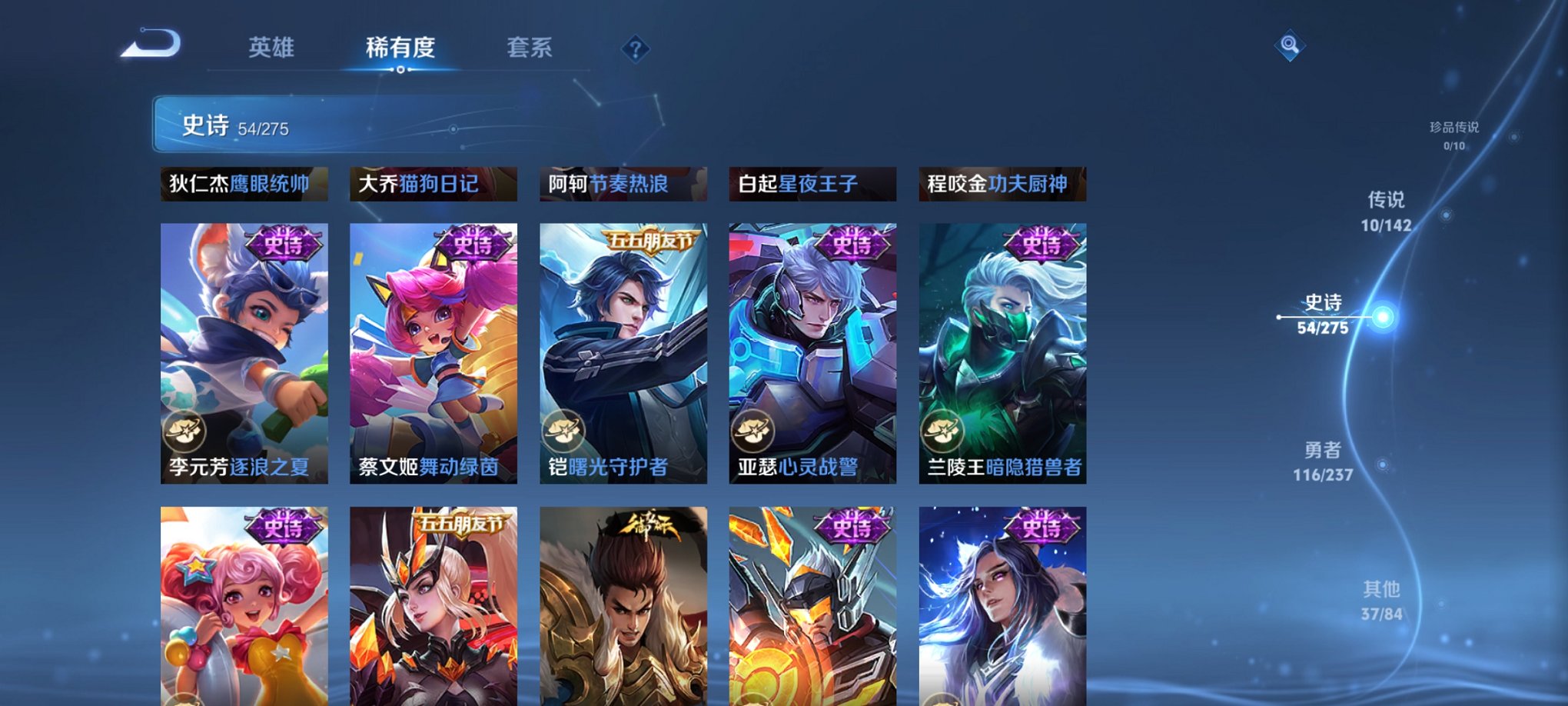Select the 狄仁杰鹰眼统帅 filter entry
Screen dimensions: 1568x706
point(244,185)
